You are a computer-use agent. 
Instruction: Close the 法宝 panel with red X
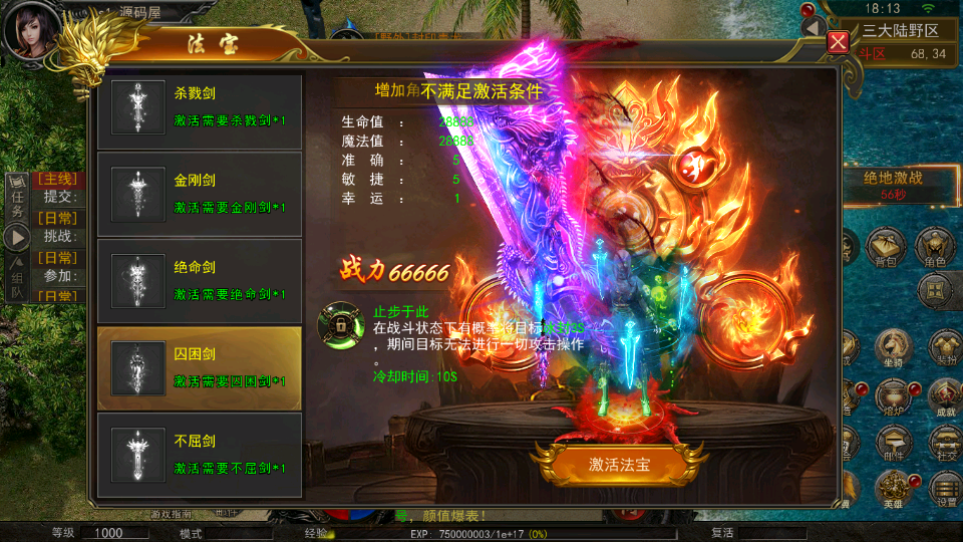pyautogui.click(x=838, y=42)
